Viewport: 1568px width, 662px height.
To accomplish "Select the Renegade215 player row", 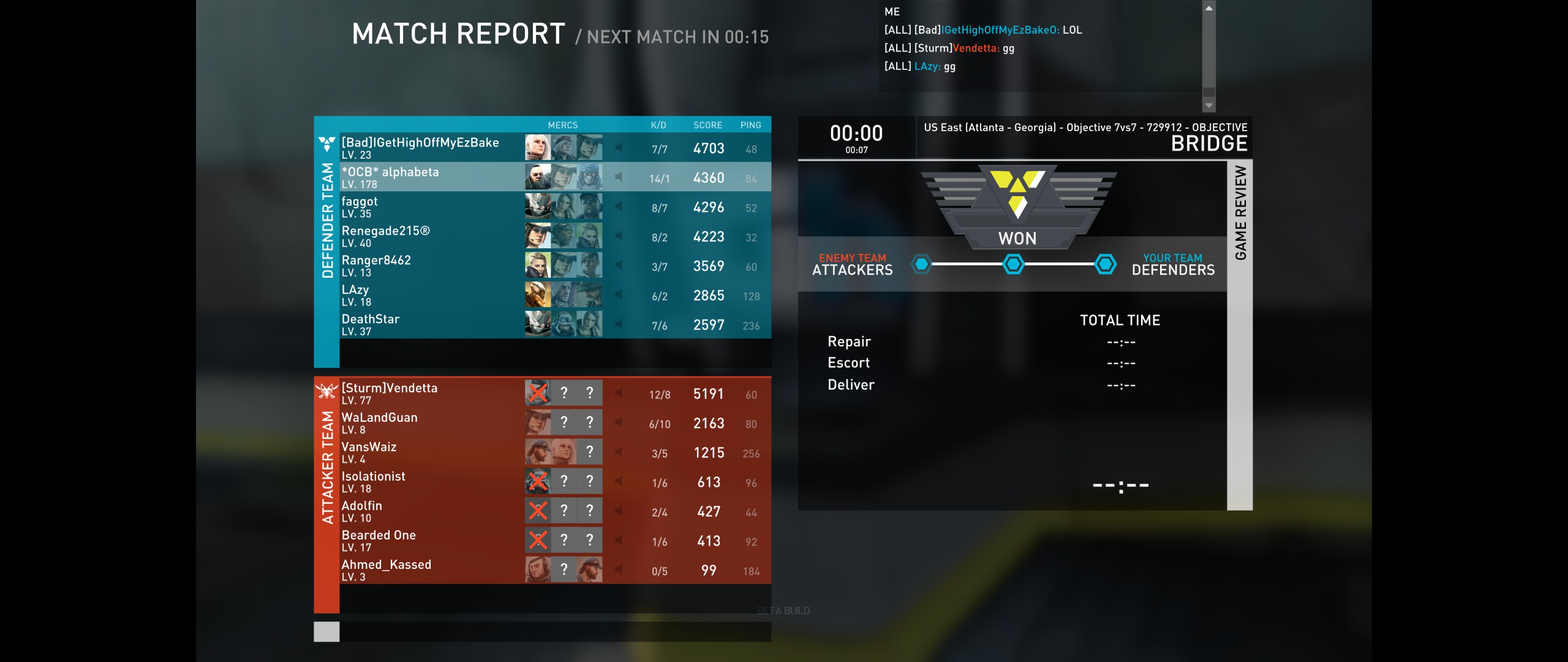I will point(429,236).
